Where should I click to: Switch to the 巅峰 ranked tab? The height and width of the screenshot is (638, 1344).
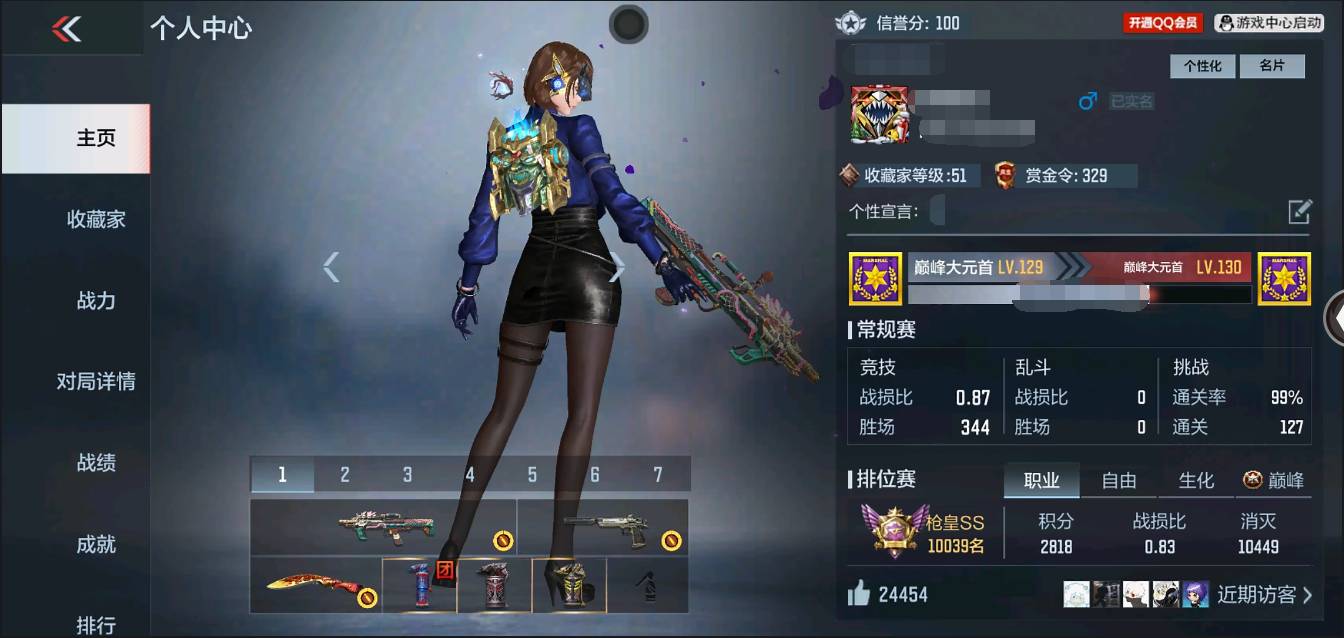pyautogui.click(x=1273, y=481)
